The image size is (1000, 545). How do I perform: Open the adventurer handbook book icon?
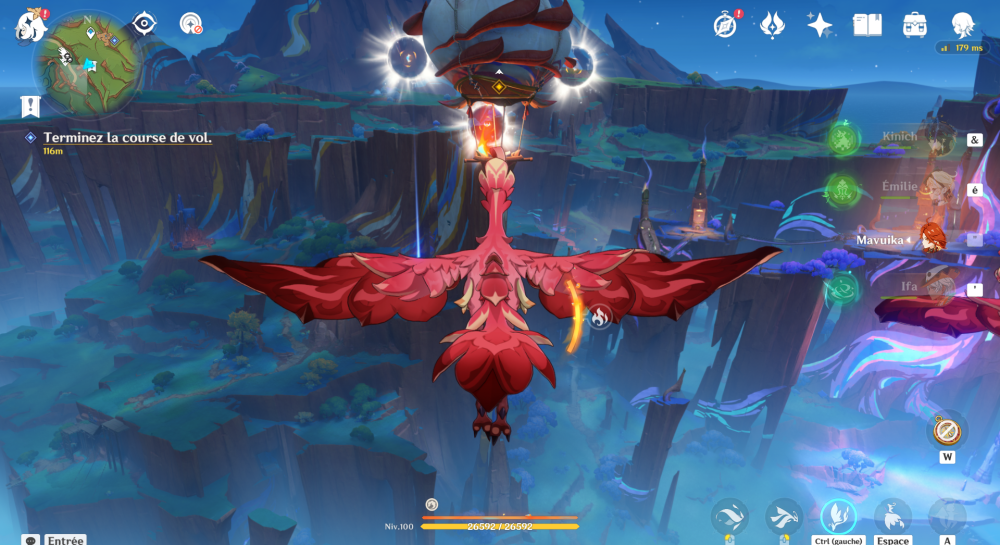867,24
